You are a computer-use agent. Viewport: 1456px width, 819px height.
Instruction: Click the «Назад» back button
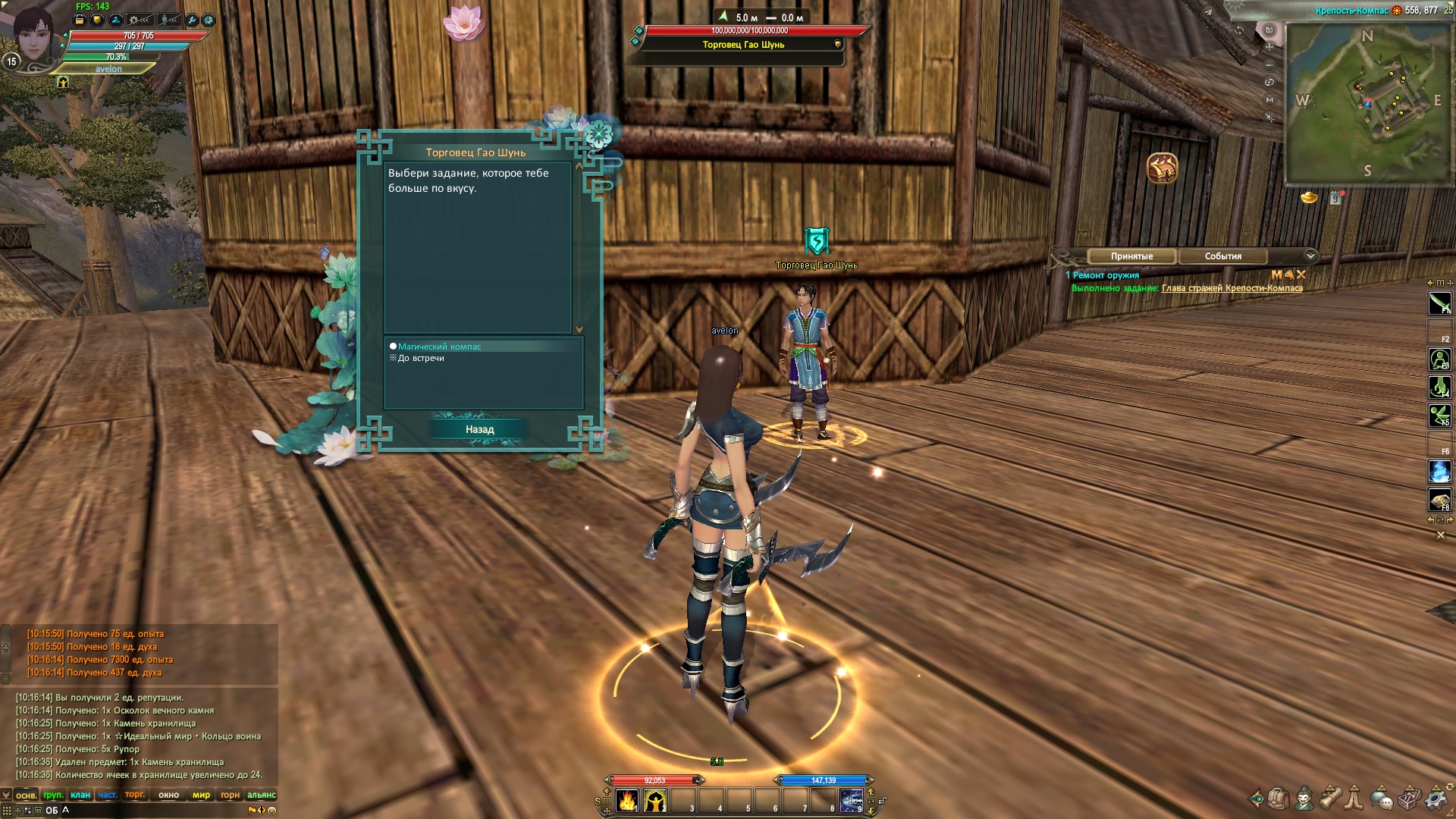(479, 429)
